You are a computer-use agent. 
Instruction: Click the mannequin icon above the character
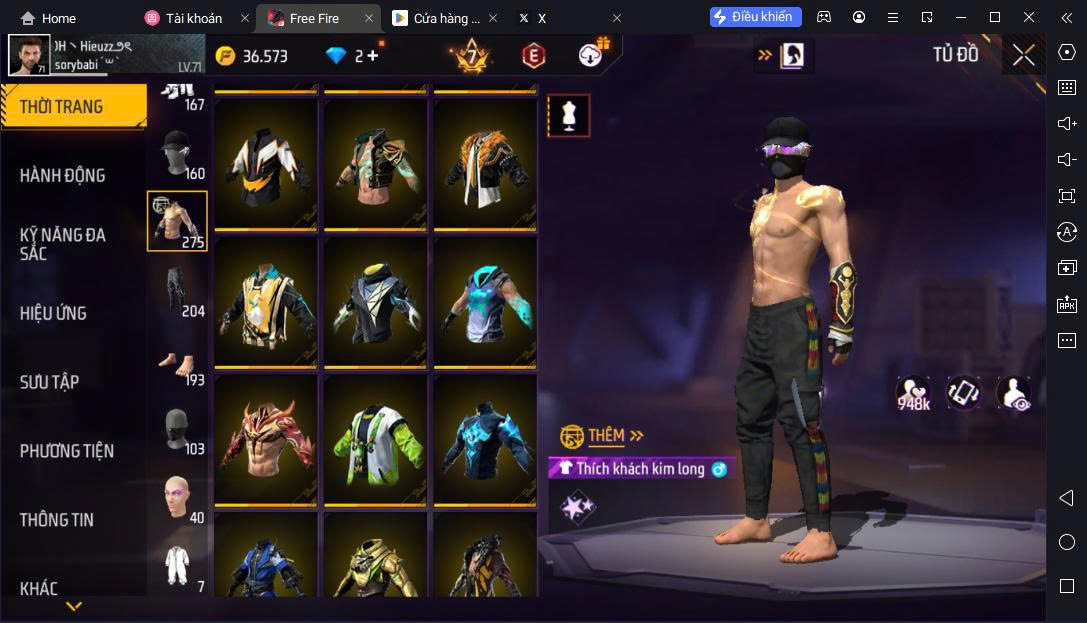[x=568, y=116]
